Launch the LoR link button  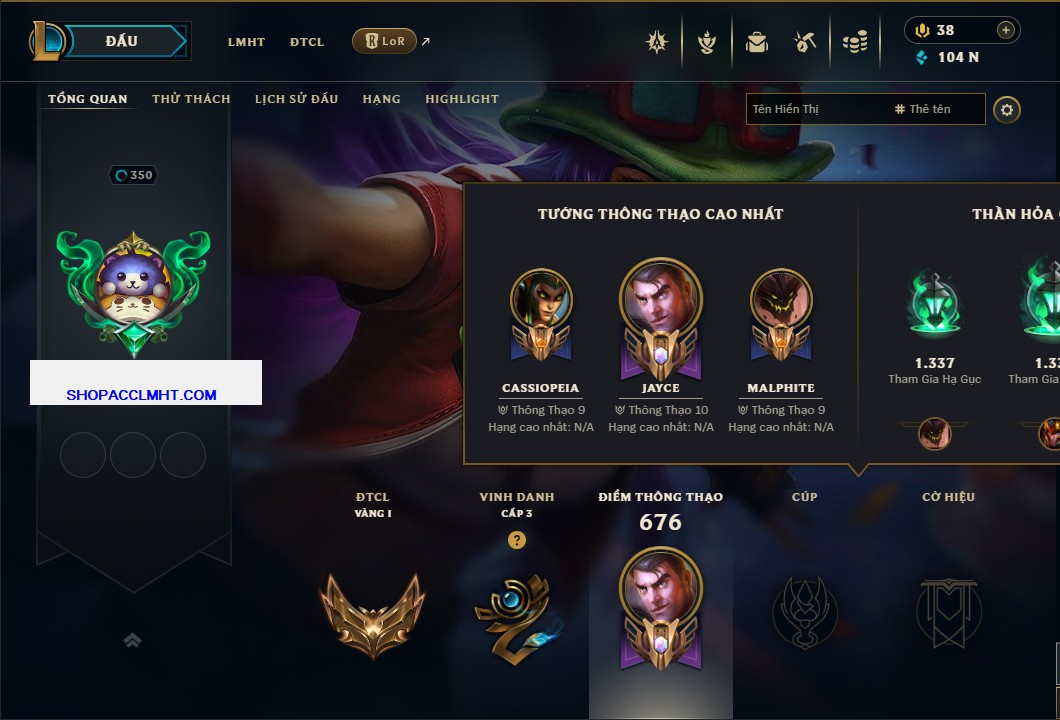(384, 41)
